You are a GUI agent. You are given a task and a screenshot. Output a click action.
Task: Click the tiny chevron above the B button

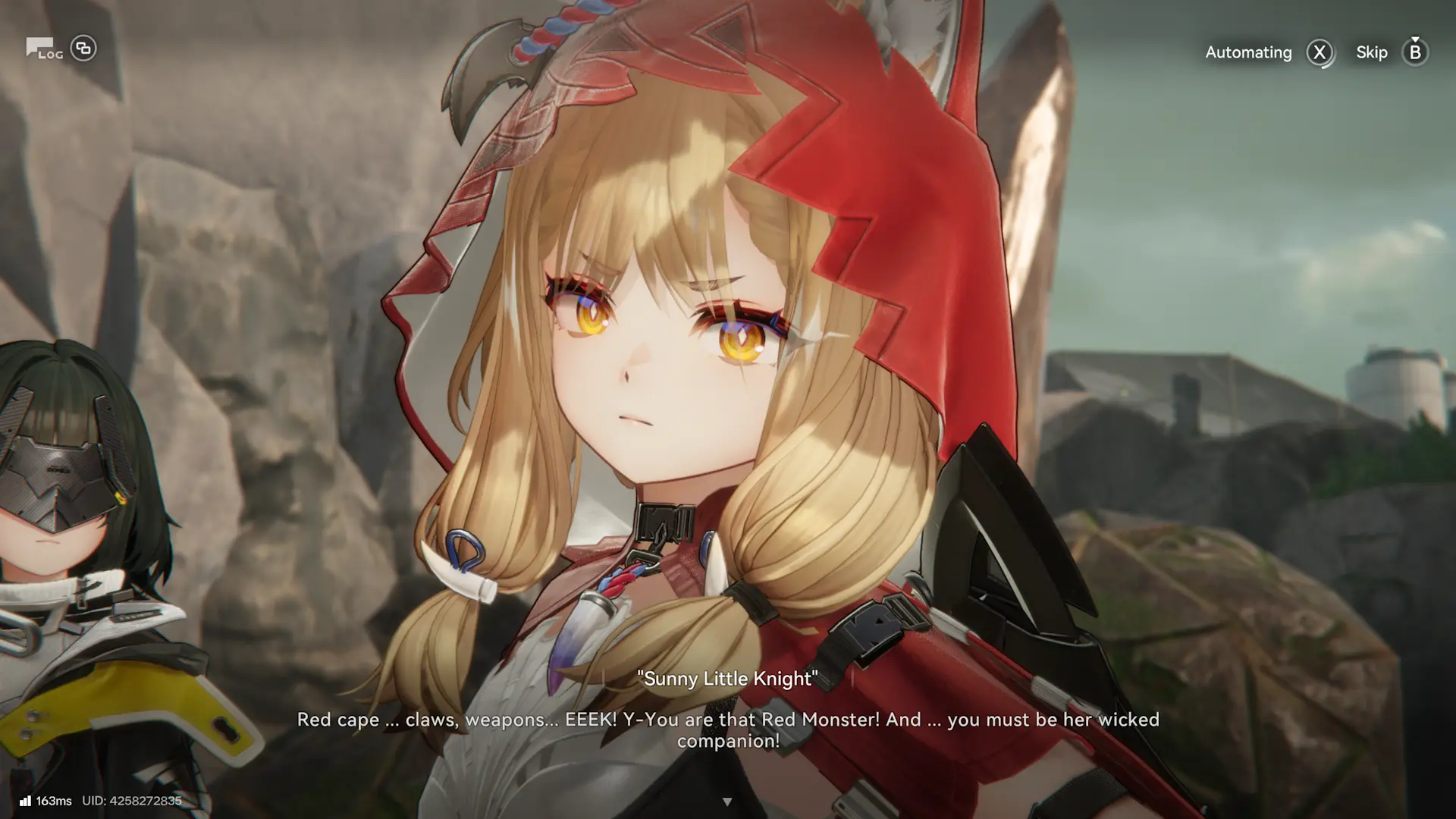(x=1414, y=39)
